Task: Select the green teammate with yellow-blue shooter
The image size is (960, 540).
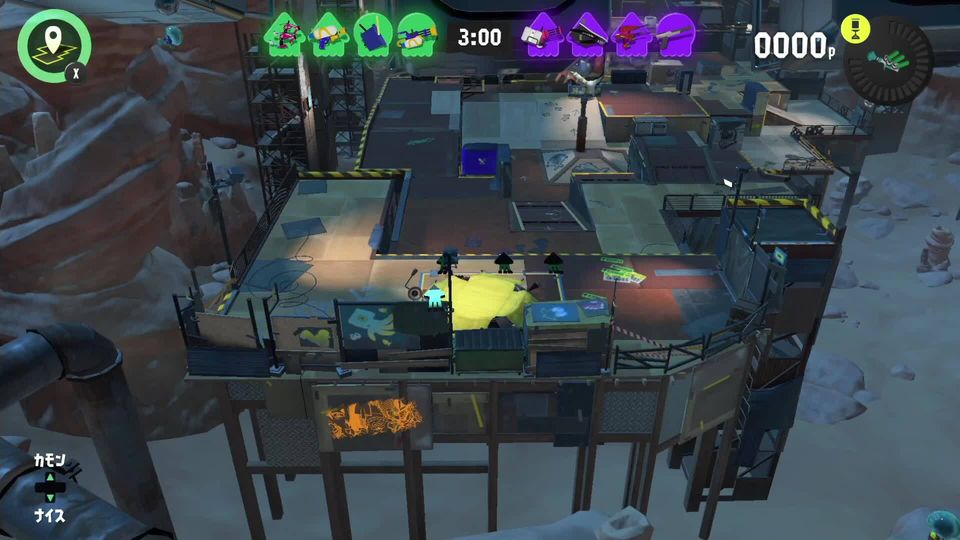Action: click(x=328, y=35)
